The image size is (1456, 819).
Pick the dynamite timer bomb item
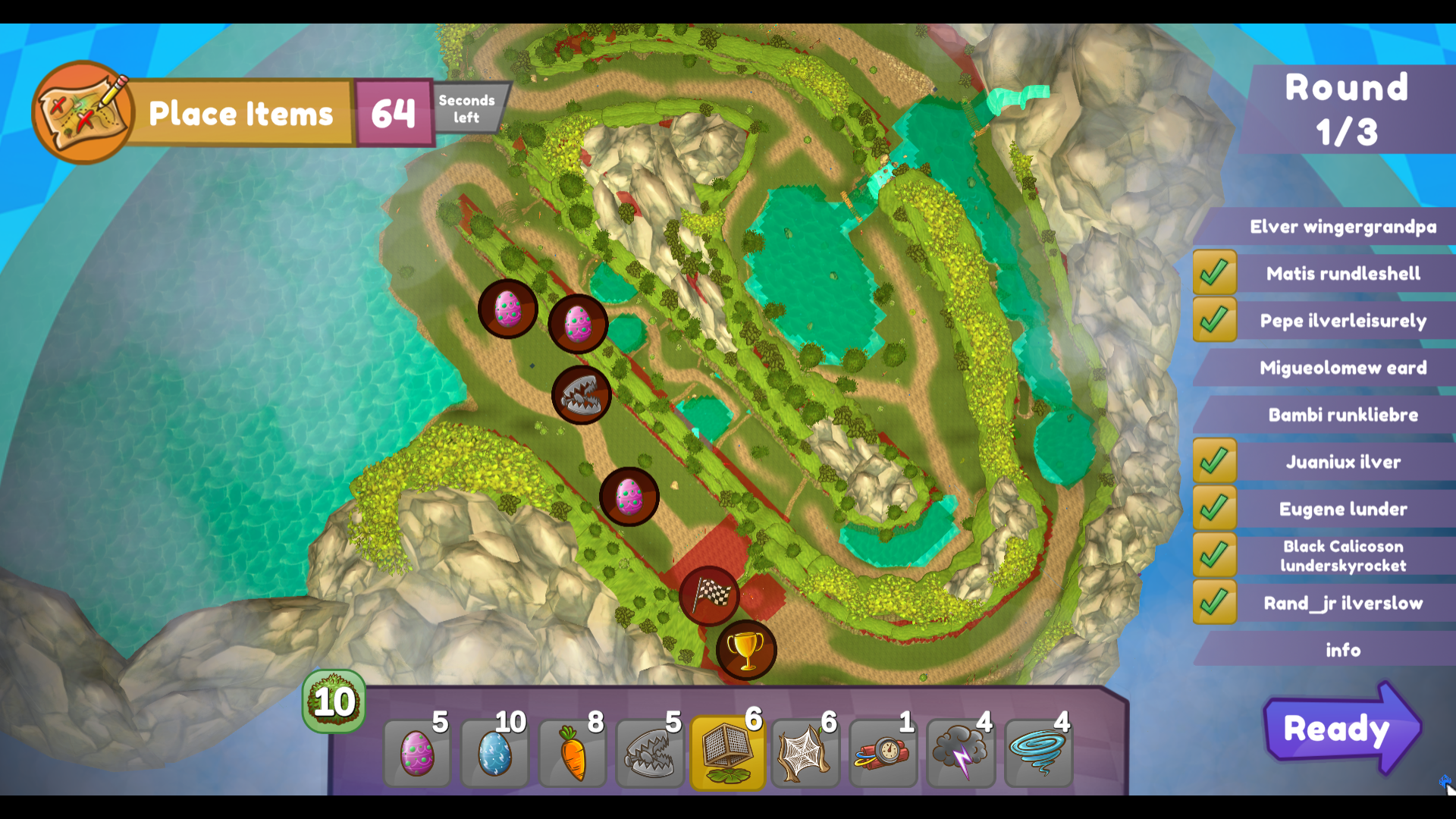pyautogui.click(x=883, y=753)
